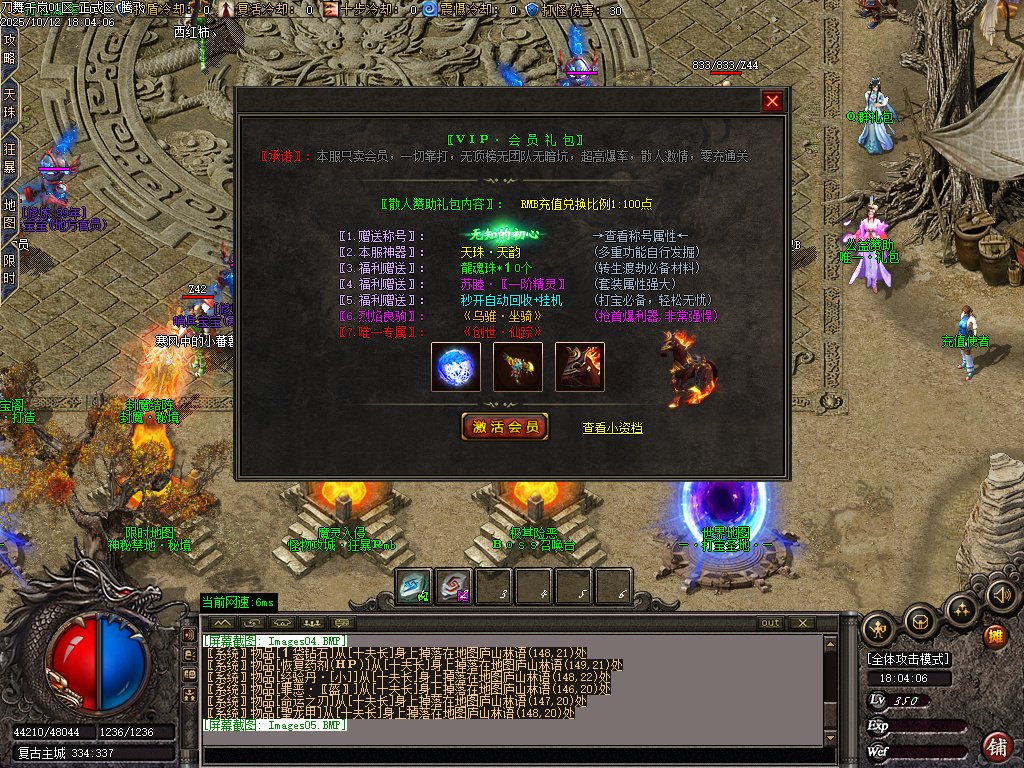Use the second hotbar slot item
This screenshot has width=1024, height=768.
454,587
